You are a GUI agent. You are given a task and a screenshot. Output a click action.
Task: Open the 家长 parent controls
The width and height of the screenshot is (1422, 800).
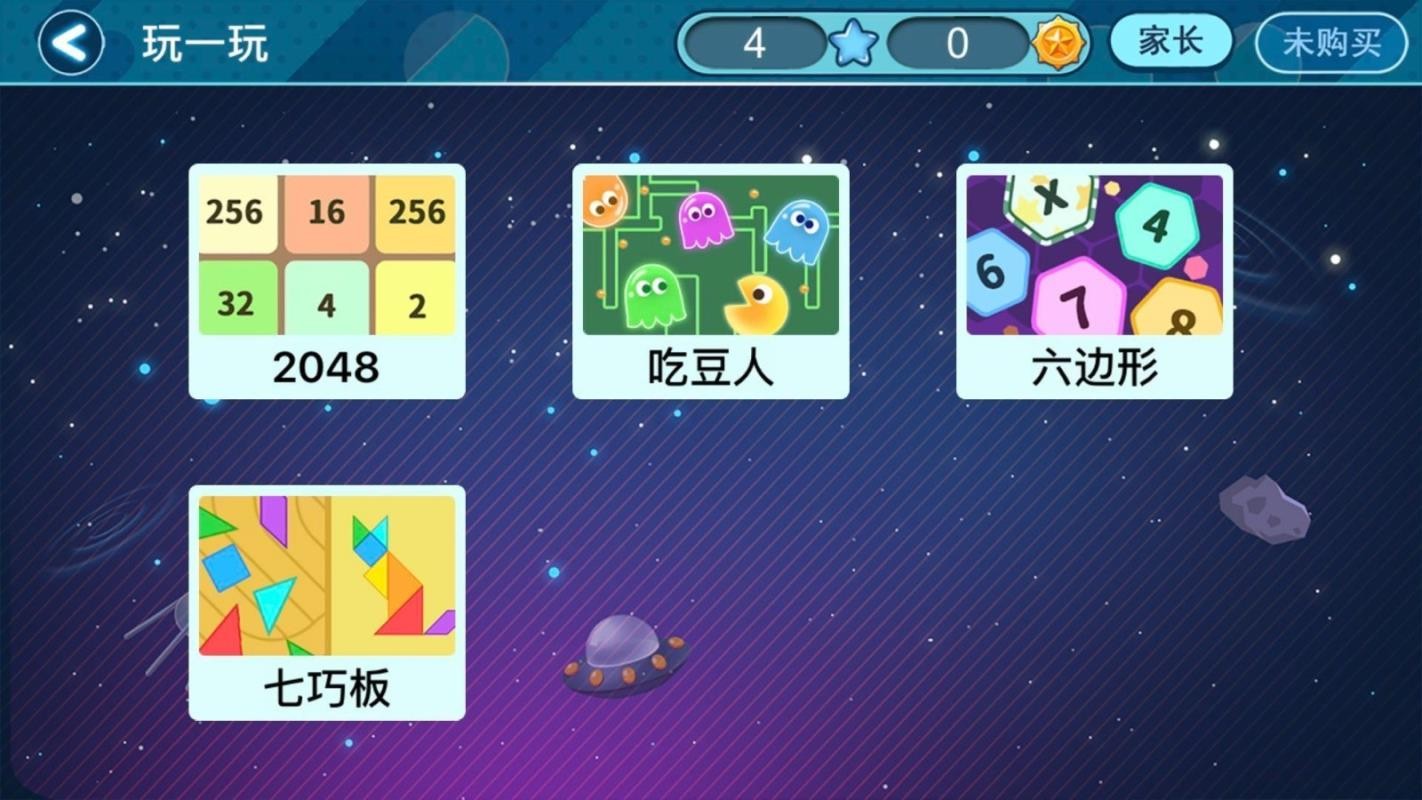pos(1169,42)
